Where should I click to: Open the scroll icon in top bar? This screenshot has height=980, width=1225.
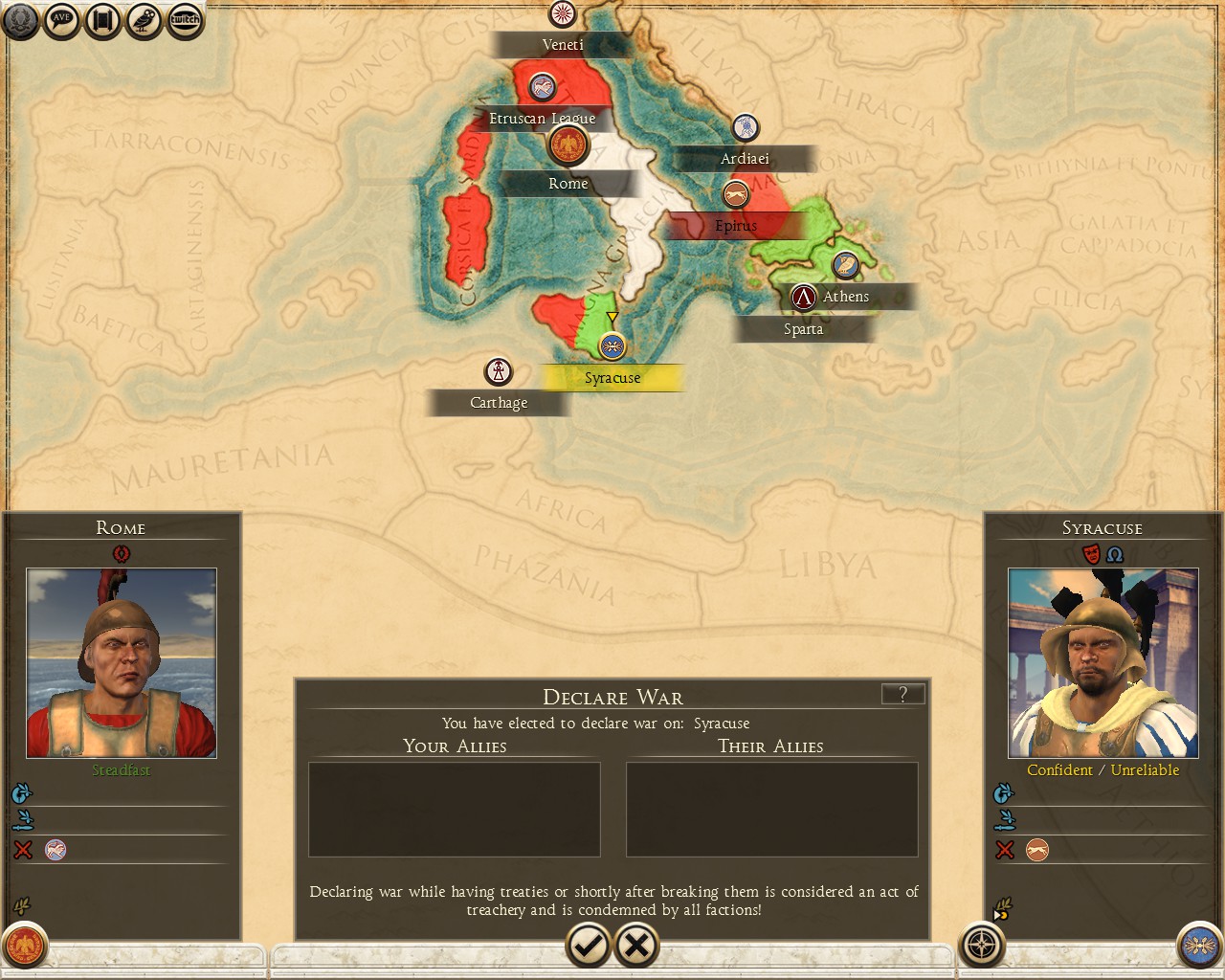[x=102, y=20]
